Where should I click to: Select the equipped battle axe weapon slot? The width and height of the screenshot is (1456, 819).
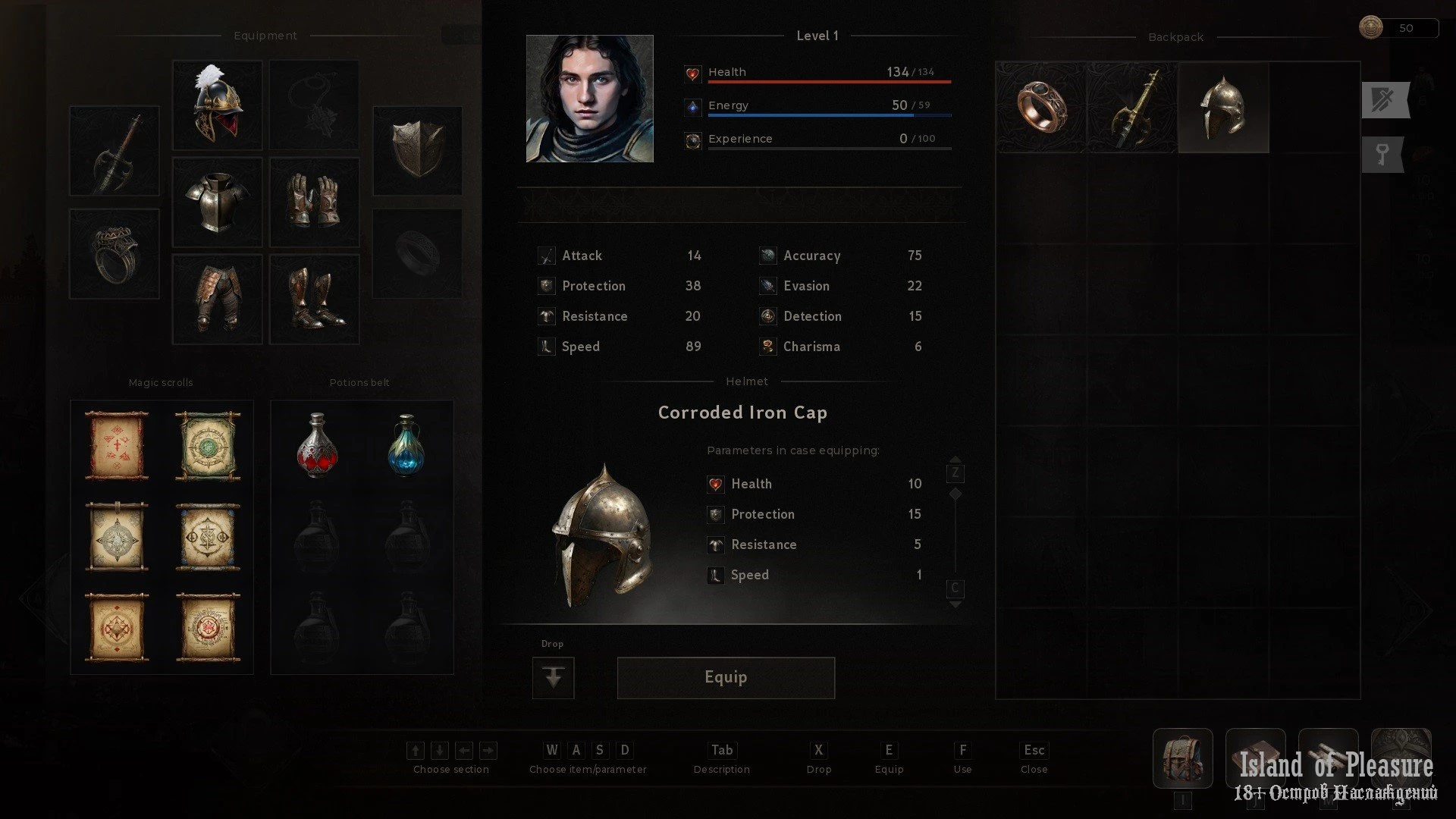pyautogui.click(x=115, y=151)
